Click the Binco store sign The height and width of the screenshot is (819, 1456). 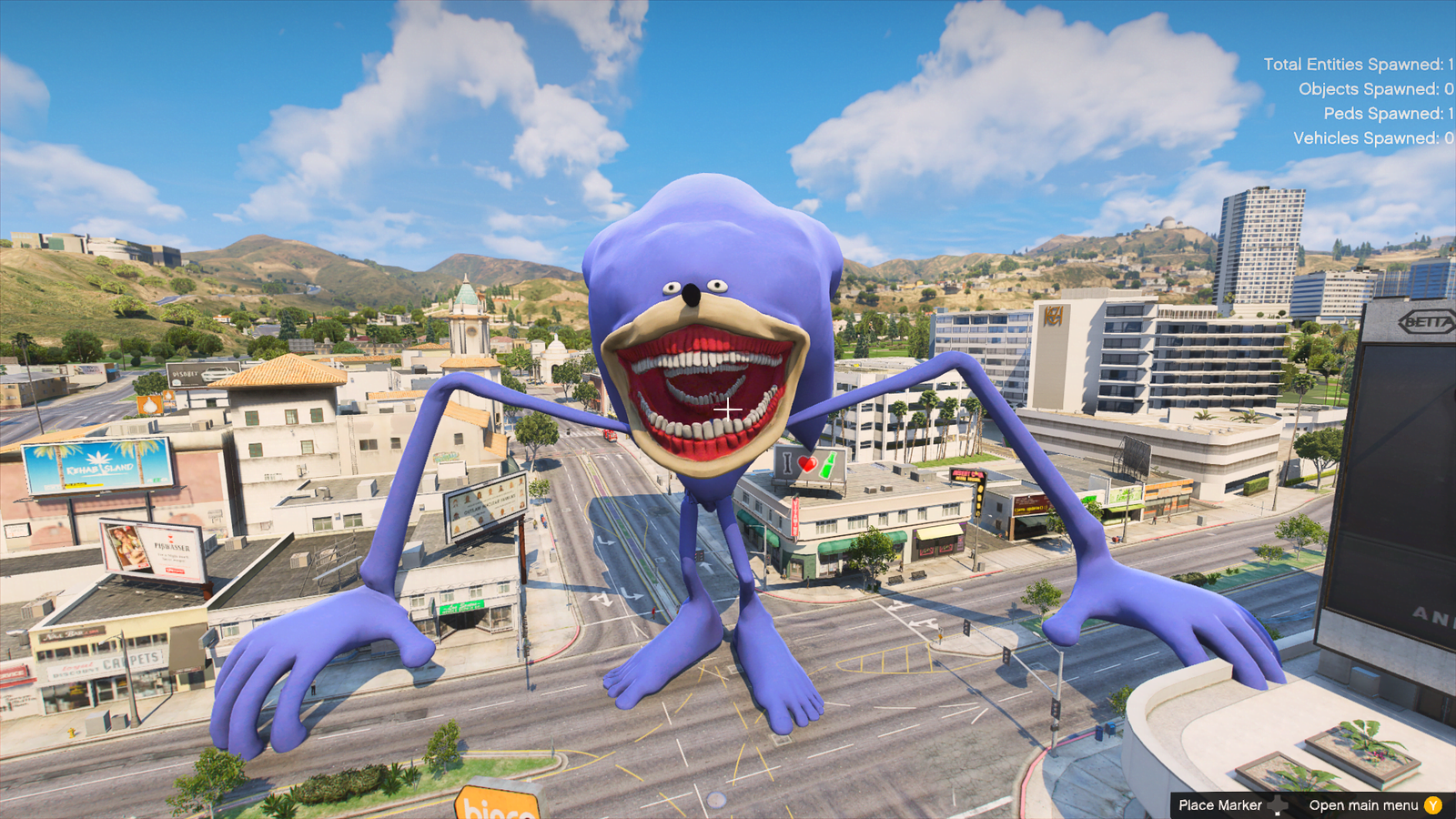tap(496, 806)
